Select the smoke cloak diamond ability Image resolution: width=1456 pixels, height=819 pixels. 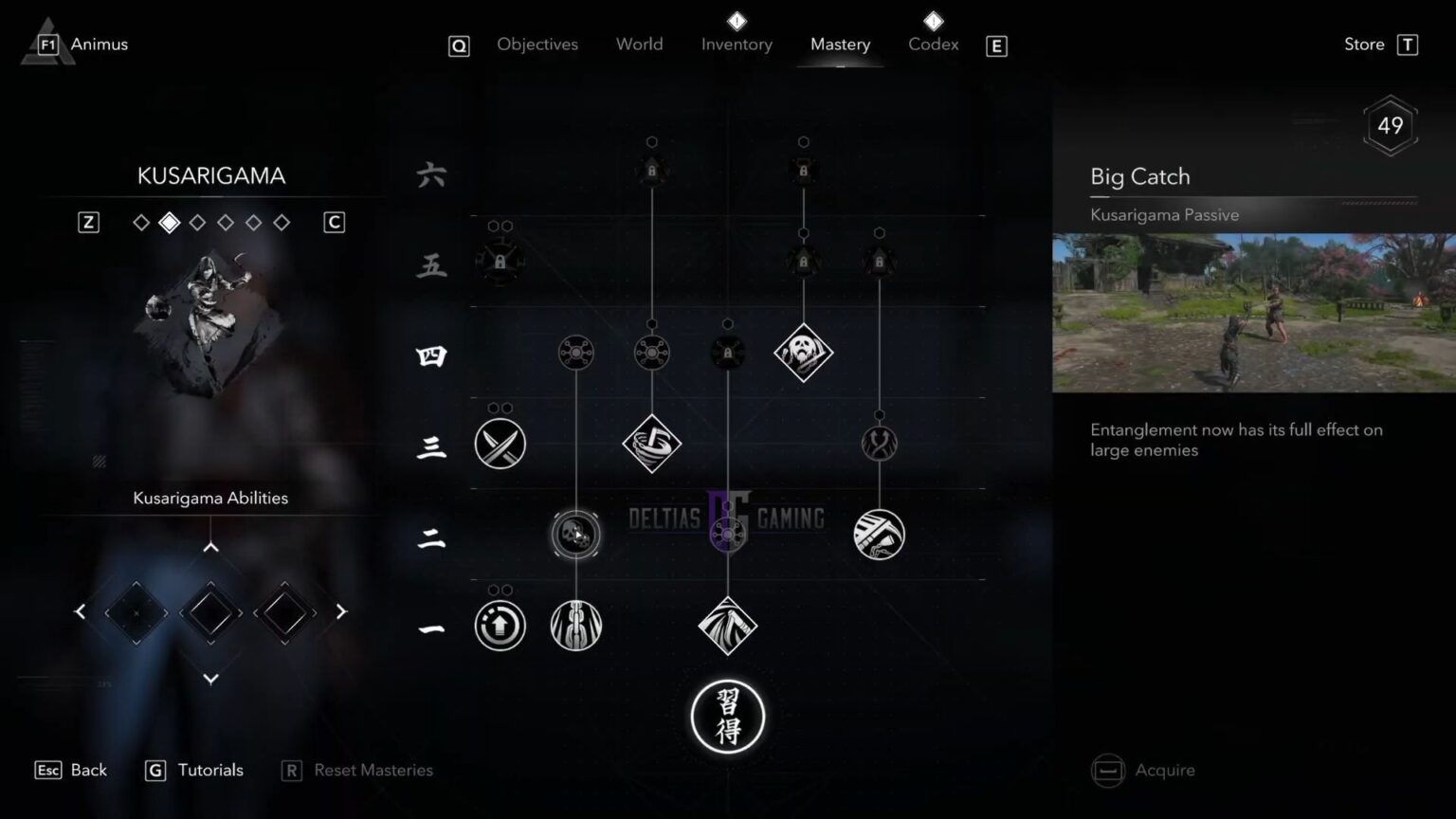(x=728, y=626)
